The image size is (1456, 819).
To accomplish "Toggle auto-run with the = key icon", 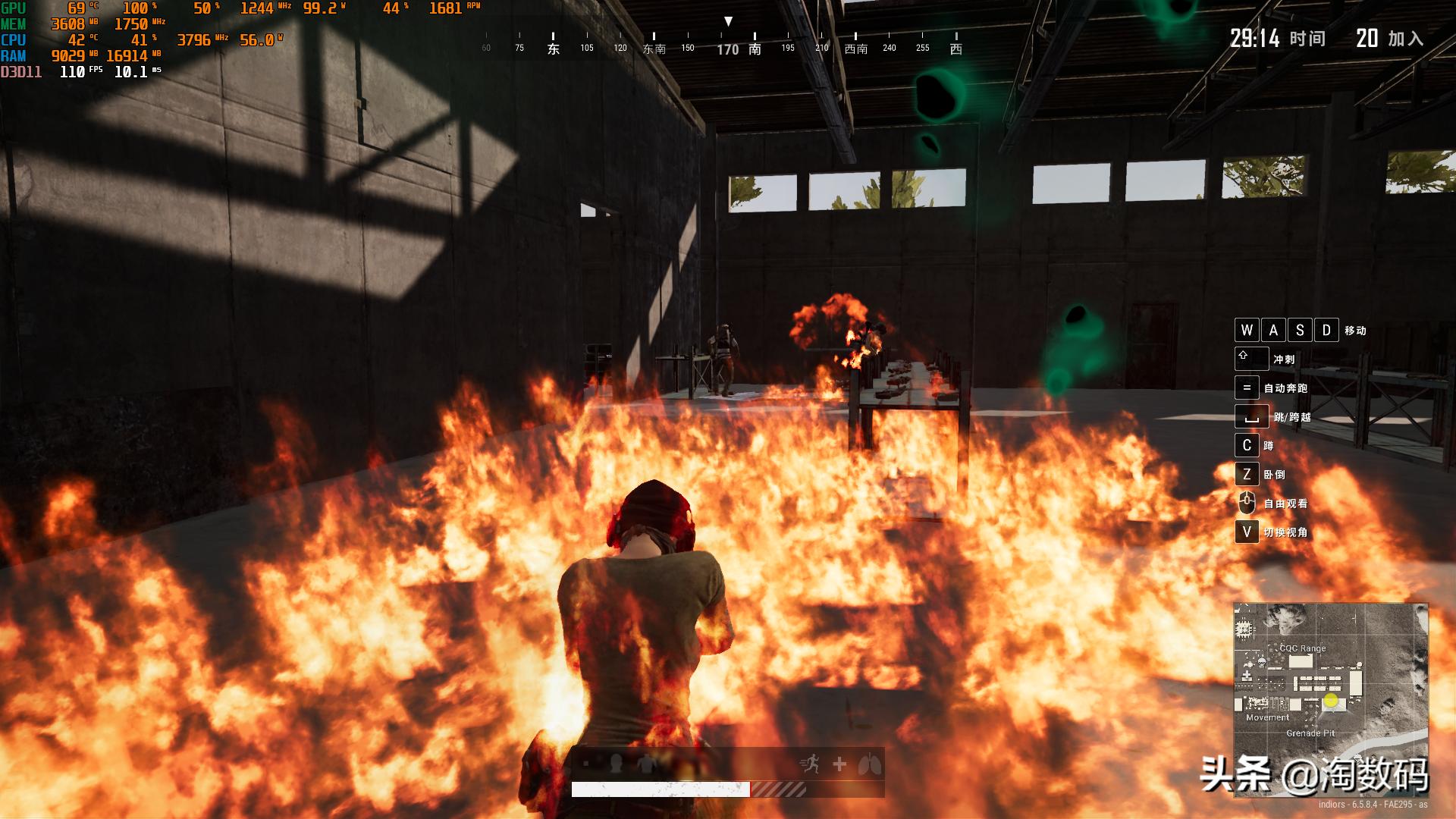I will pyautogui.click(x=1247, y=388).
